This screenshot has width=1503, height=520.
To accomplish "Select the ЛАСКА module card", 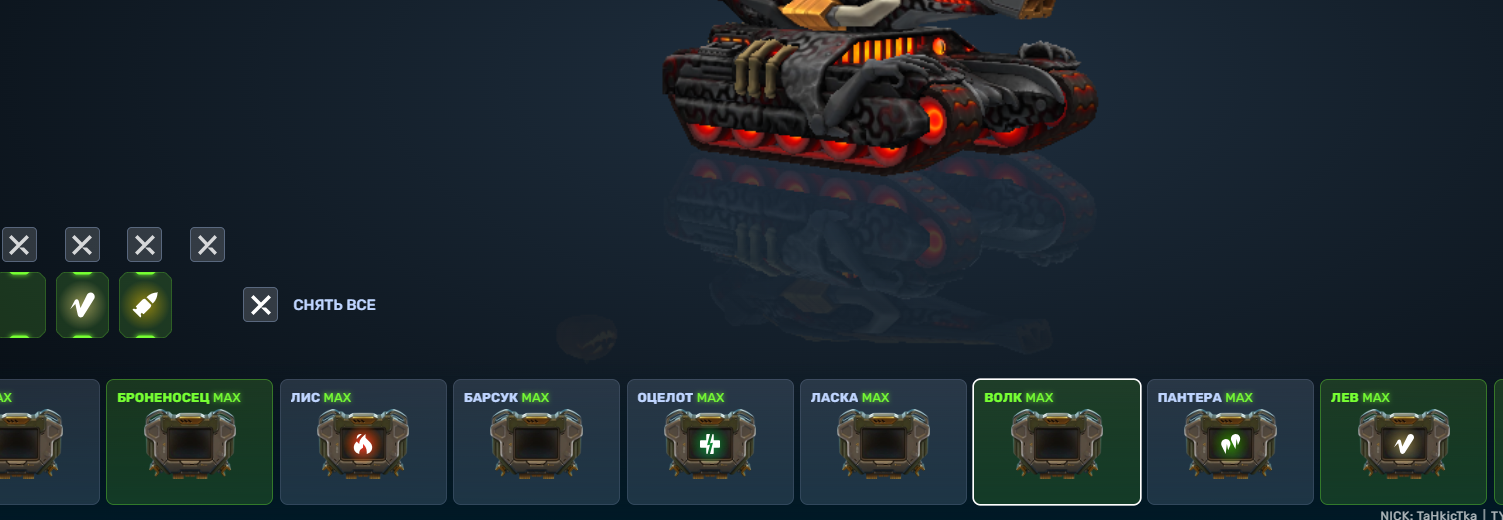I will click(883, 442).
